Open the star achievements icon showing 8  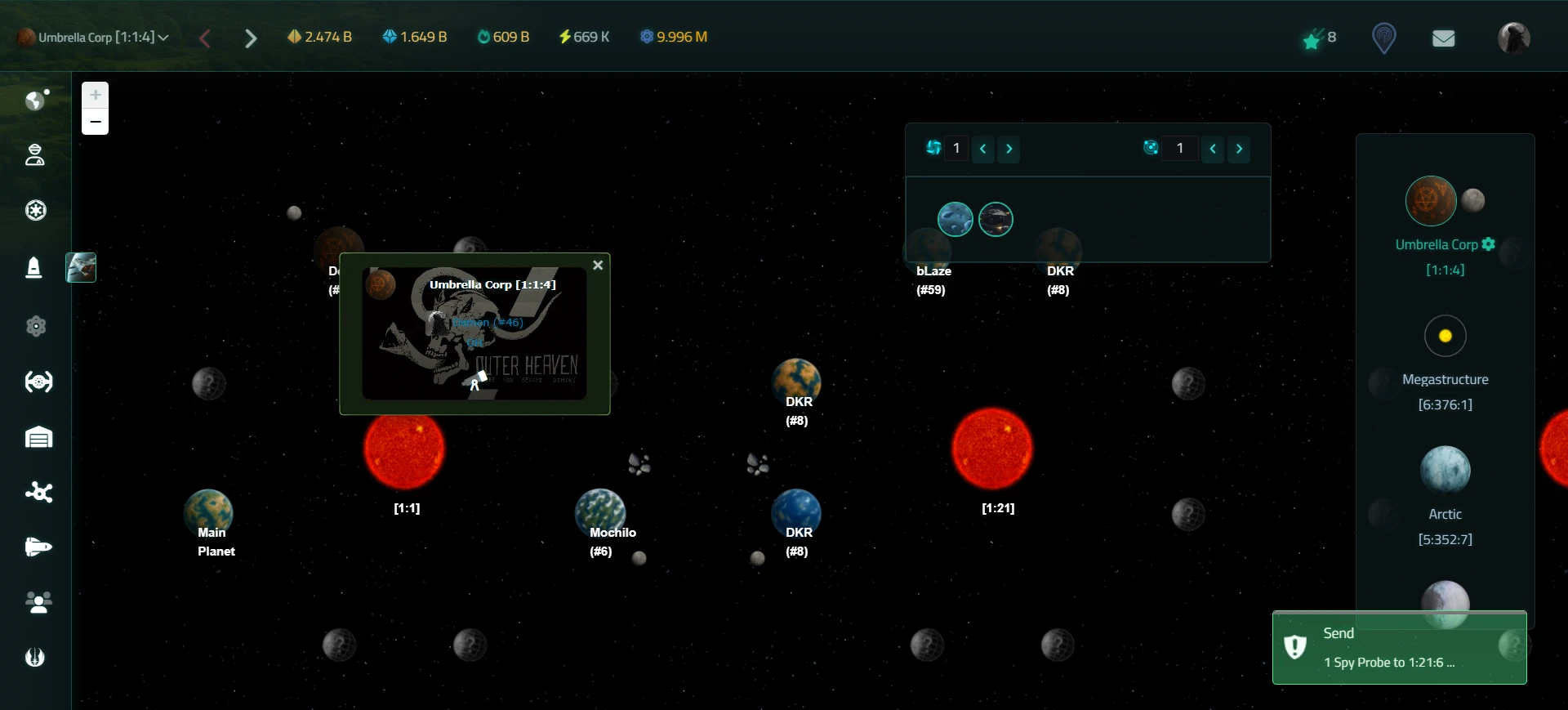point(1318,38)
